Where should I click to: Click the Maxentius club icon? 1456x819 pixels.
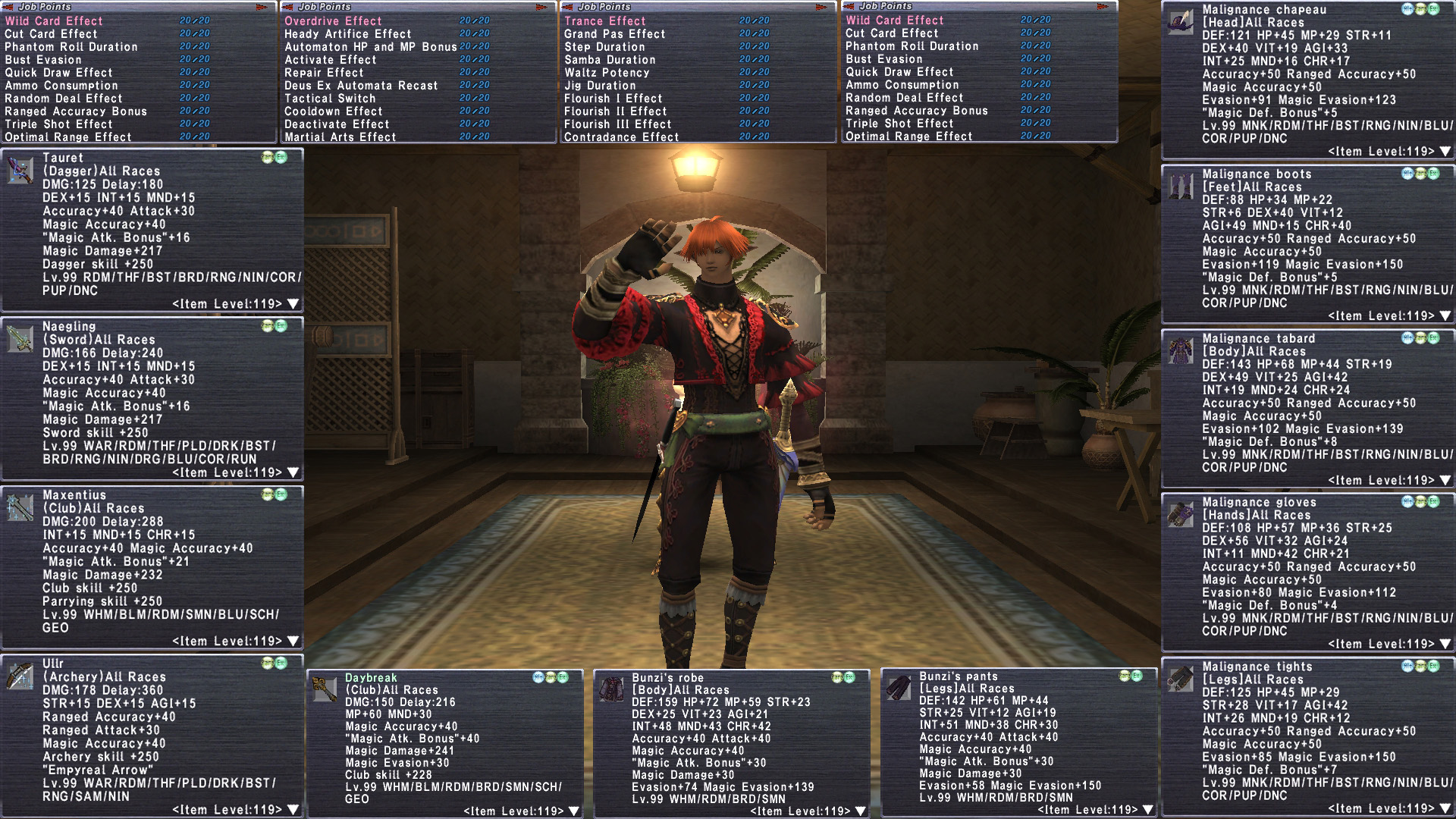pos(20,507)
